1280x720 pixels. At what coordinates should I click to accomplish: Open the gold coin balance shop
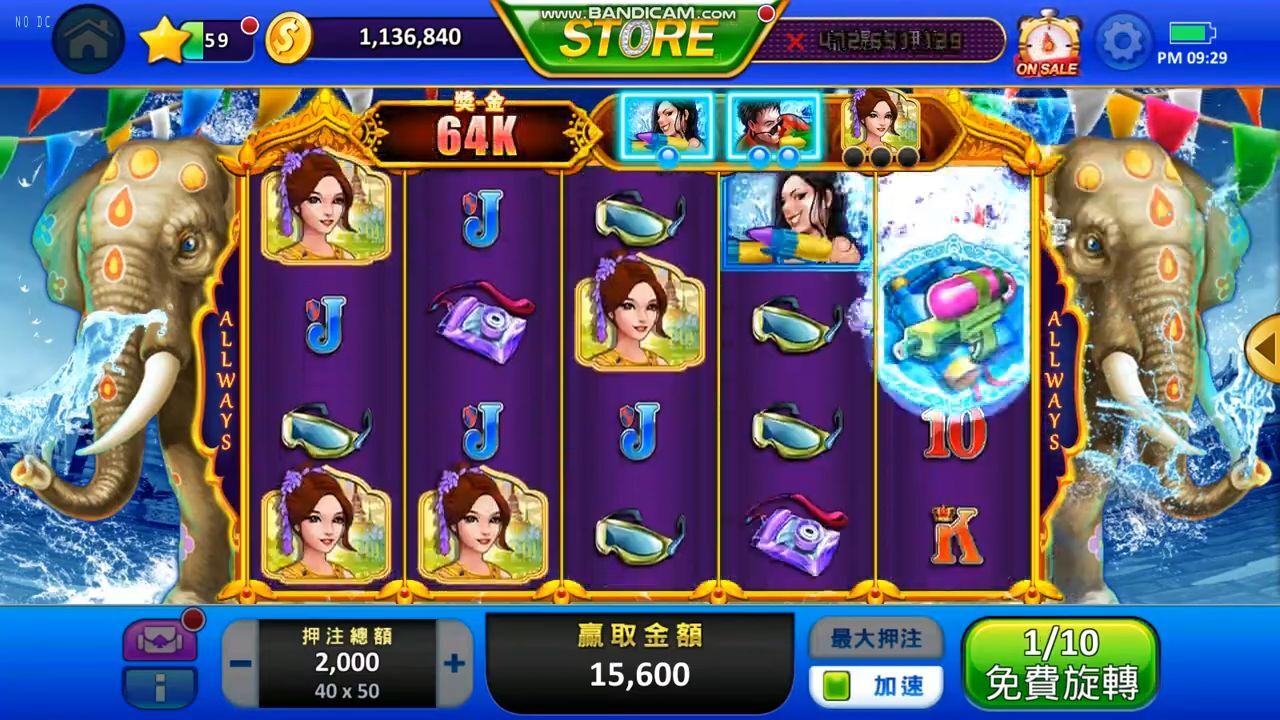289,39
